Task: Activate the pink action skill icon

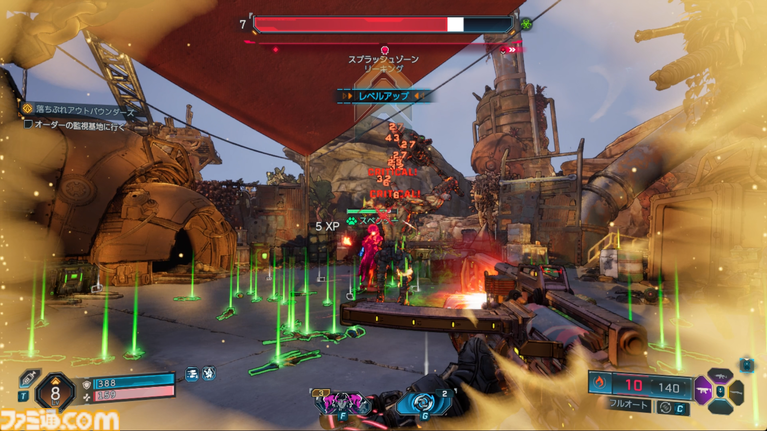Action: [342, 403]
